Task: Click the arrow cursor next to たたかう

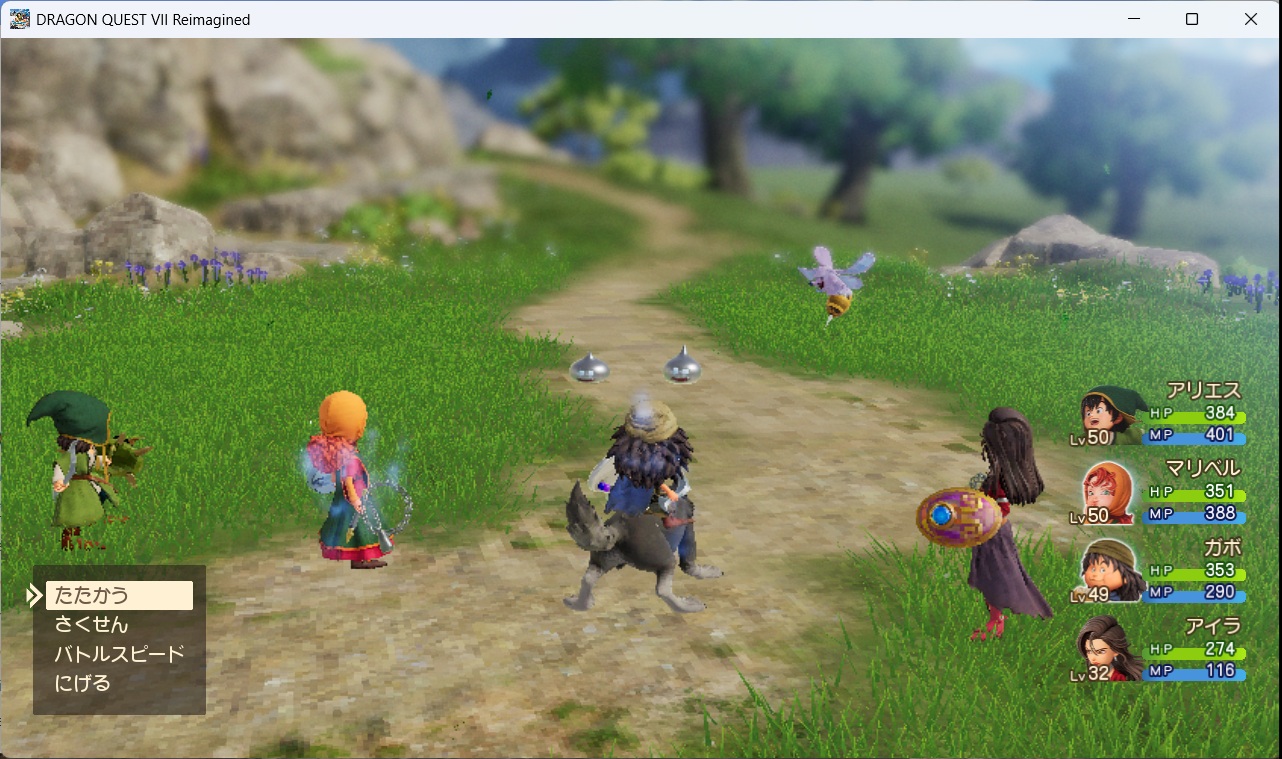Action: click(x=33, y=595)
